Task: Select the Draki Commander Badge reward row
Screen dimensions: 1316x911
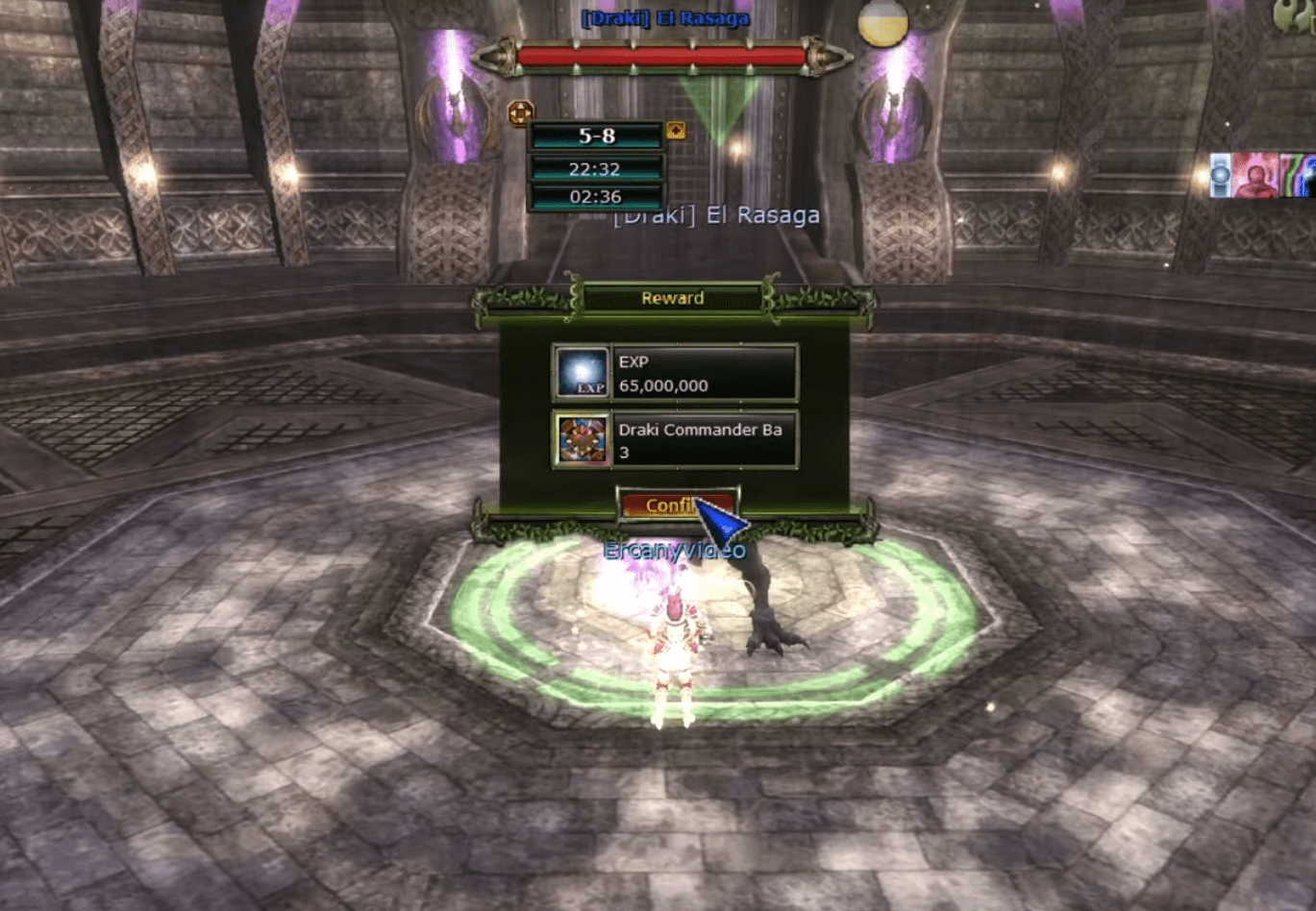Action: (675, 440)
